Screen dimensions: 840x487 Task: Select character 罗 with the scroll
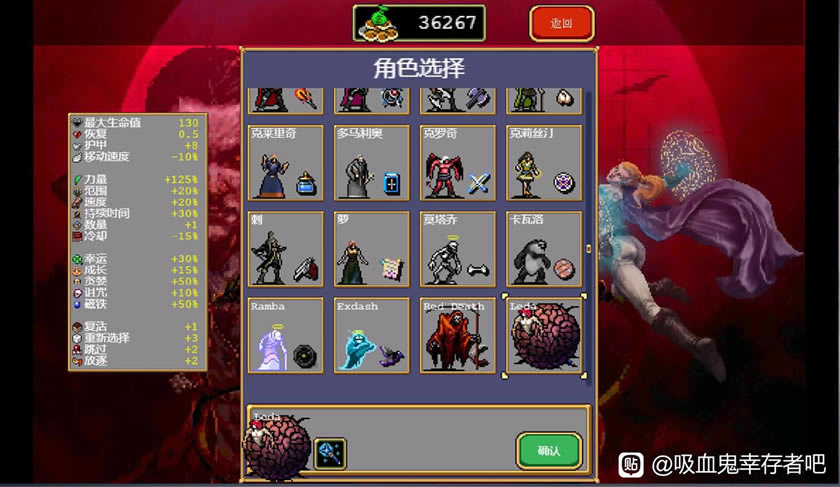(372, 249)
